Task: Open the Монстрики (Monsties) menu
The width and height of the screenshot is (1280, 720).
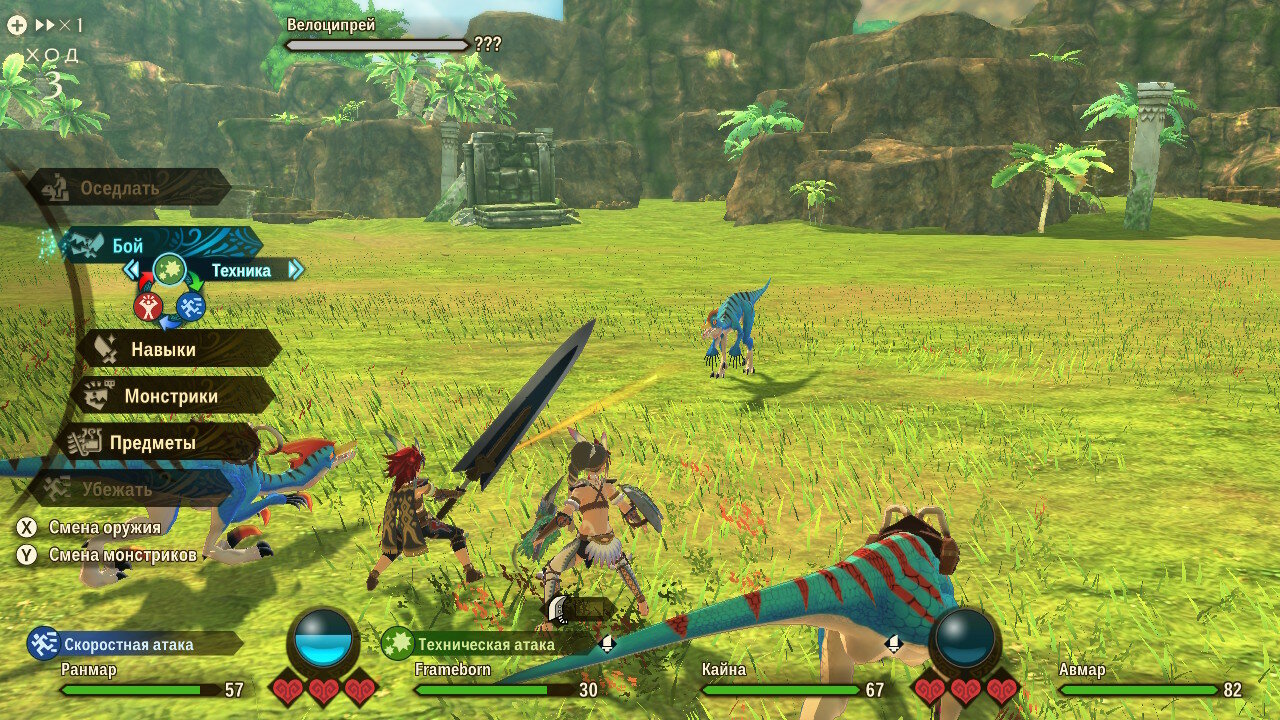Action: pos(172,396)
